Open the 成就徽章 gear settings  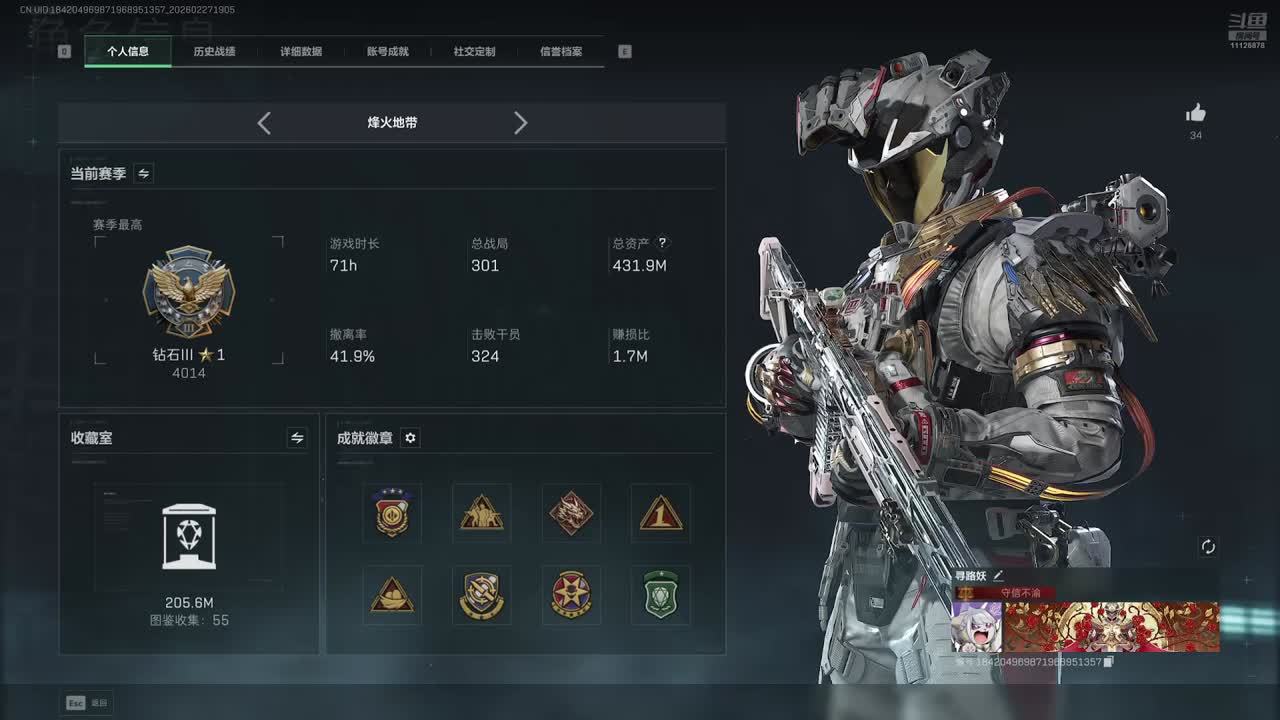tap(410, 438)
